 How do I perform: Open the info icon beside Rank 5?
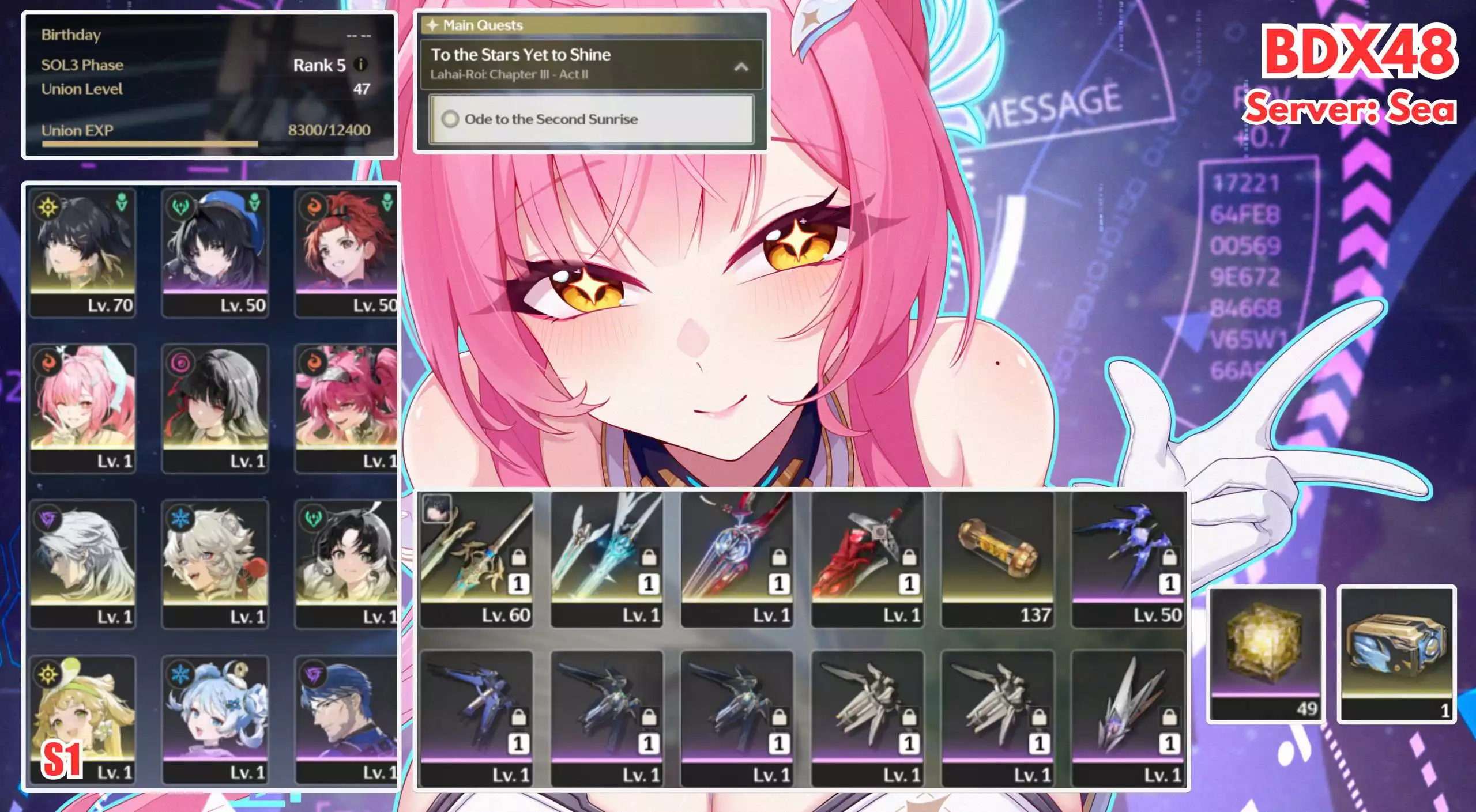coord(361,65)
